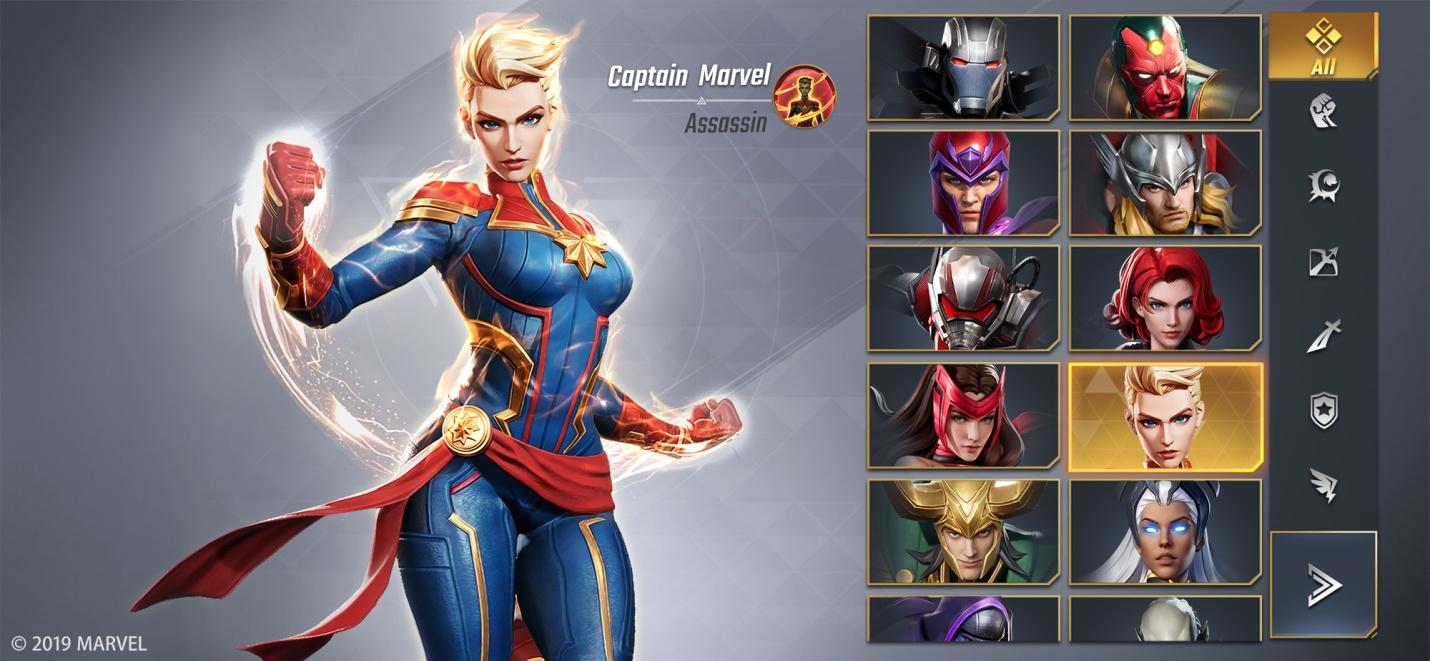Select Loki from the hero list
This screenshot has height=661, width=1430.
963,532
